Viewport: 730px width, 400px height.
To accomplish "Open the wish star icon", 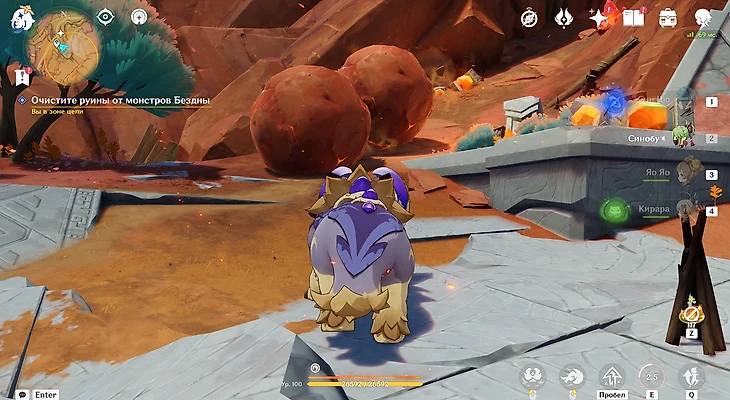I will pyautogui.click(x=599, y=18).
